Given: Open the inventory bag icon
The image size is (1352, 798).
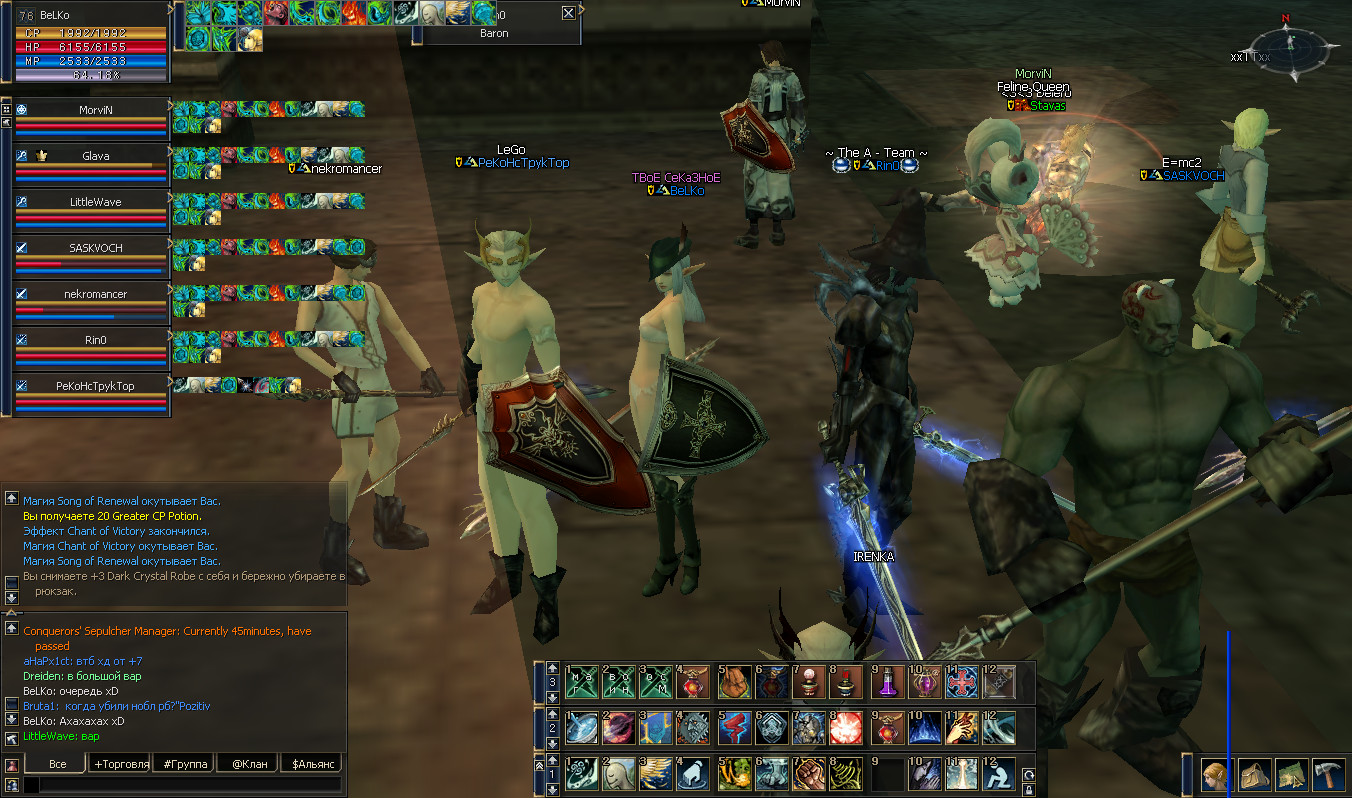Looking at the screenshot, I should [x=1253, y=774].
